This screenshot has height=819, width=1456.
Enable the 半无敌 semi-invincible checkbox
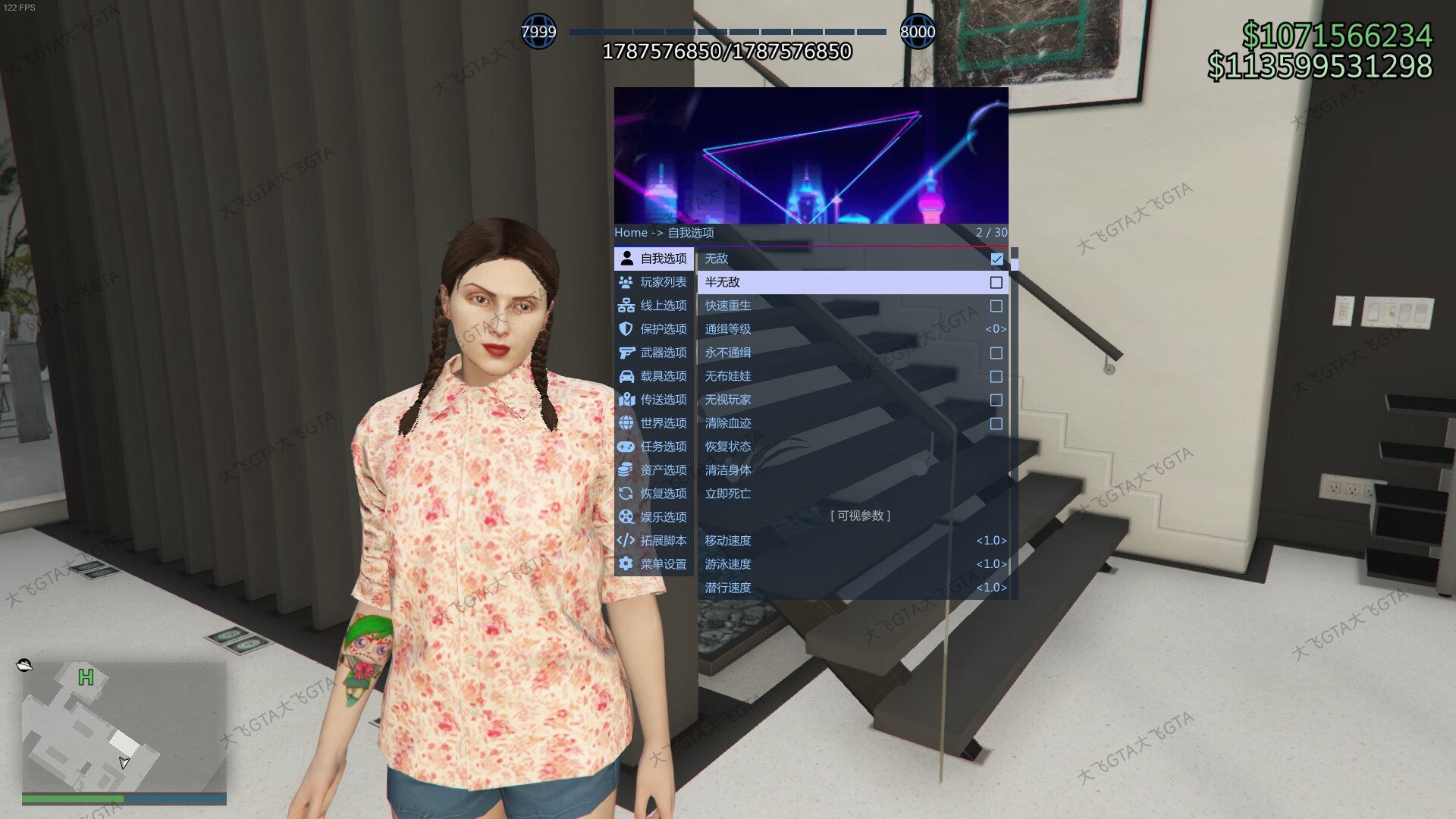click(996, 283)
